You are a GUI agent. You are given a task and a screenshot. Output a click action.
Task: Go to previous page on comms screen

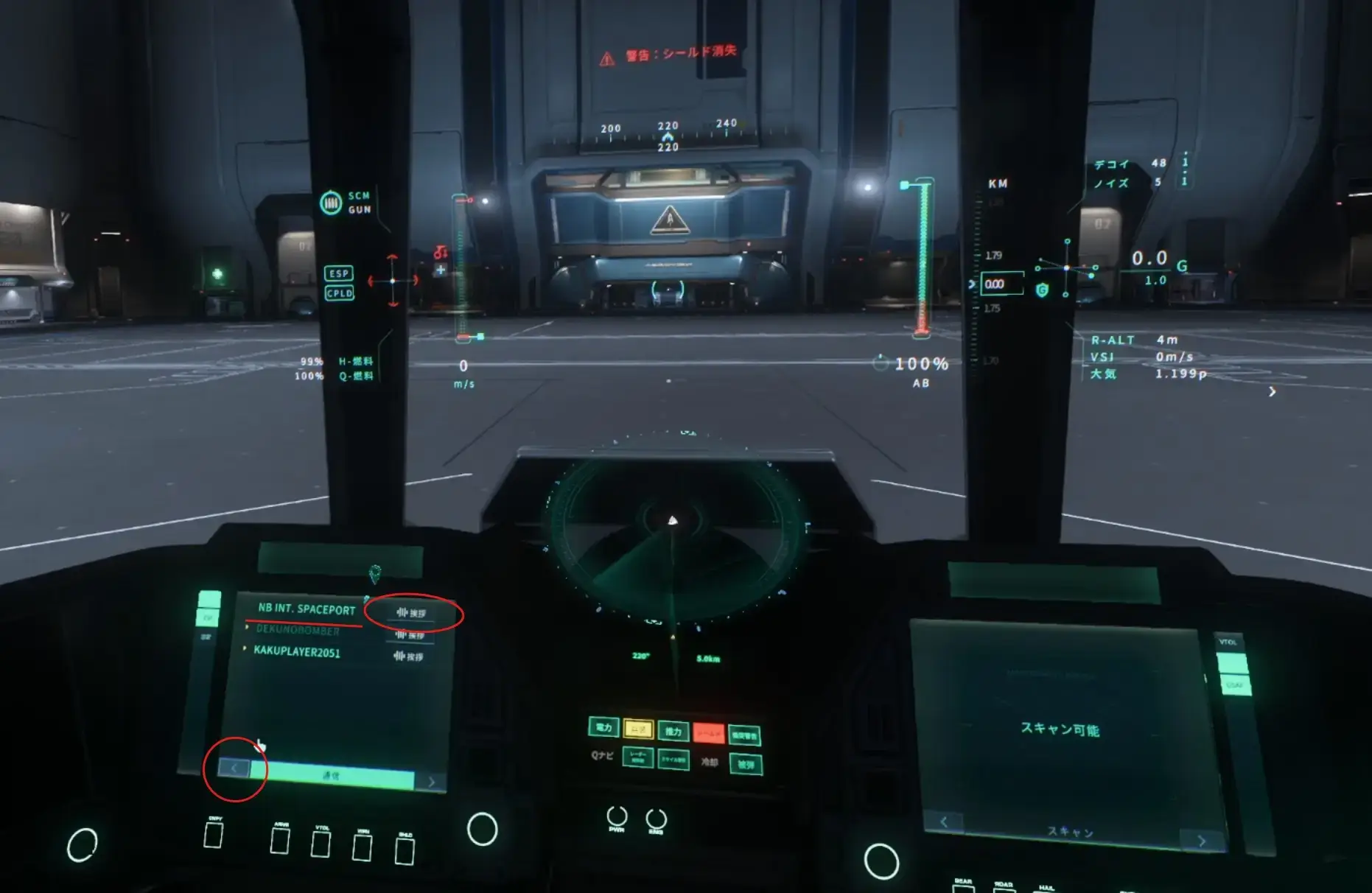pyautogui.click(x=234, y=768)
